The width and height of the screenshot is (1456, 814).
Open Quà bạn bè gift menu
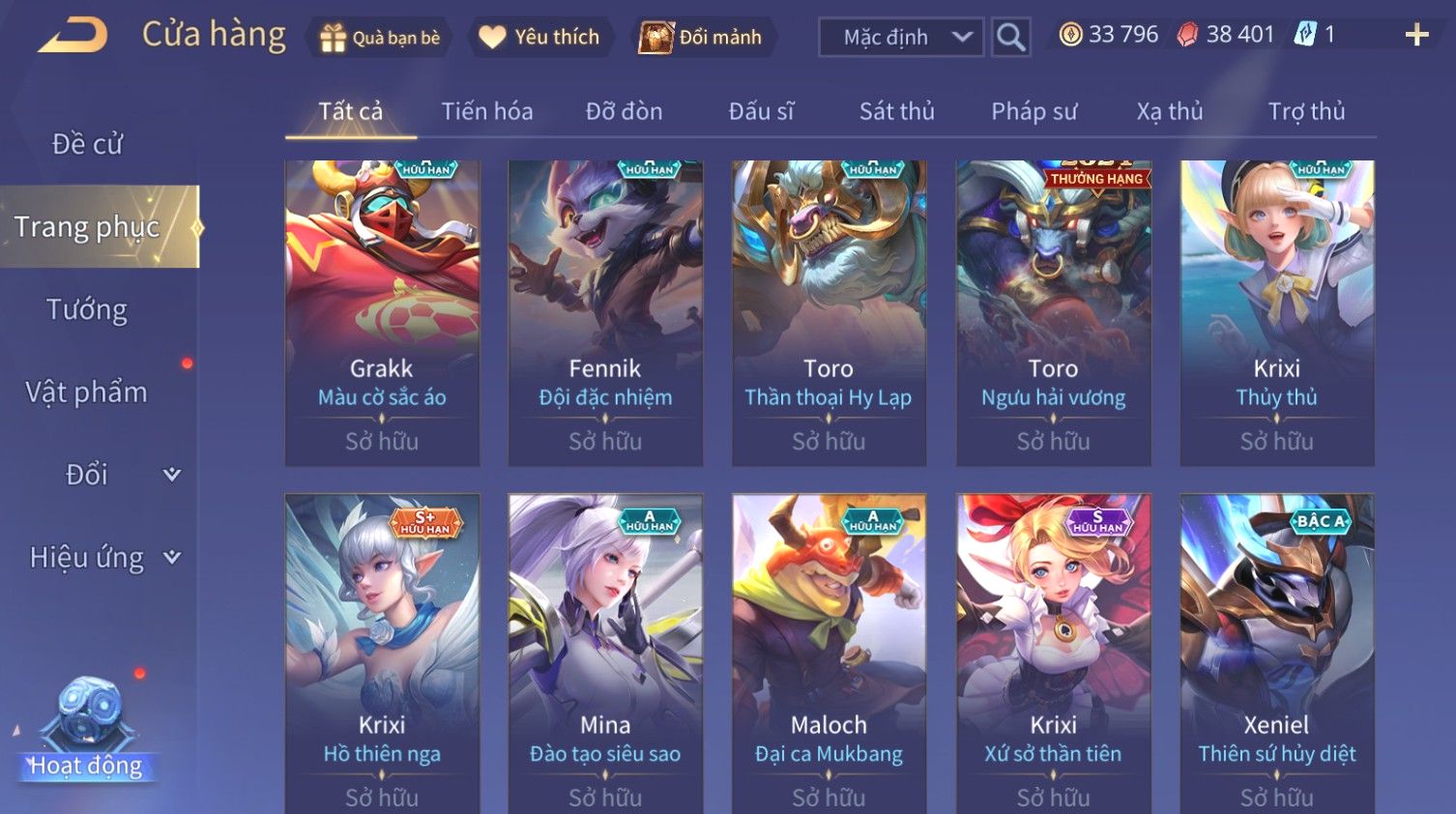click(x=380, y=38)
